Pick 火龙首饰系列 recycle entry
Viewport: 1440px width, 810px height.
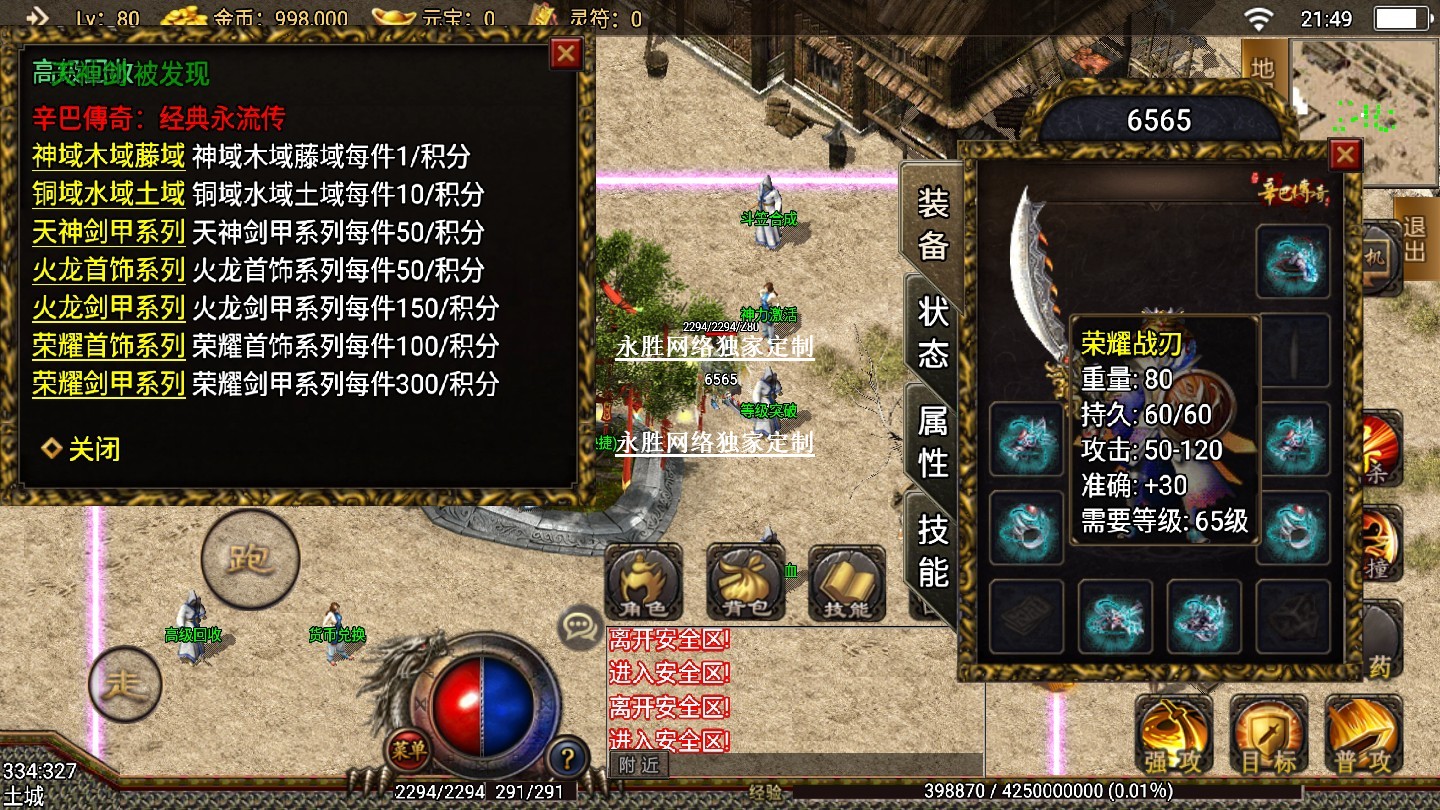coord(108,270)
